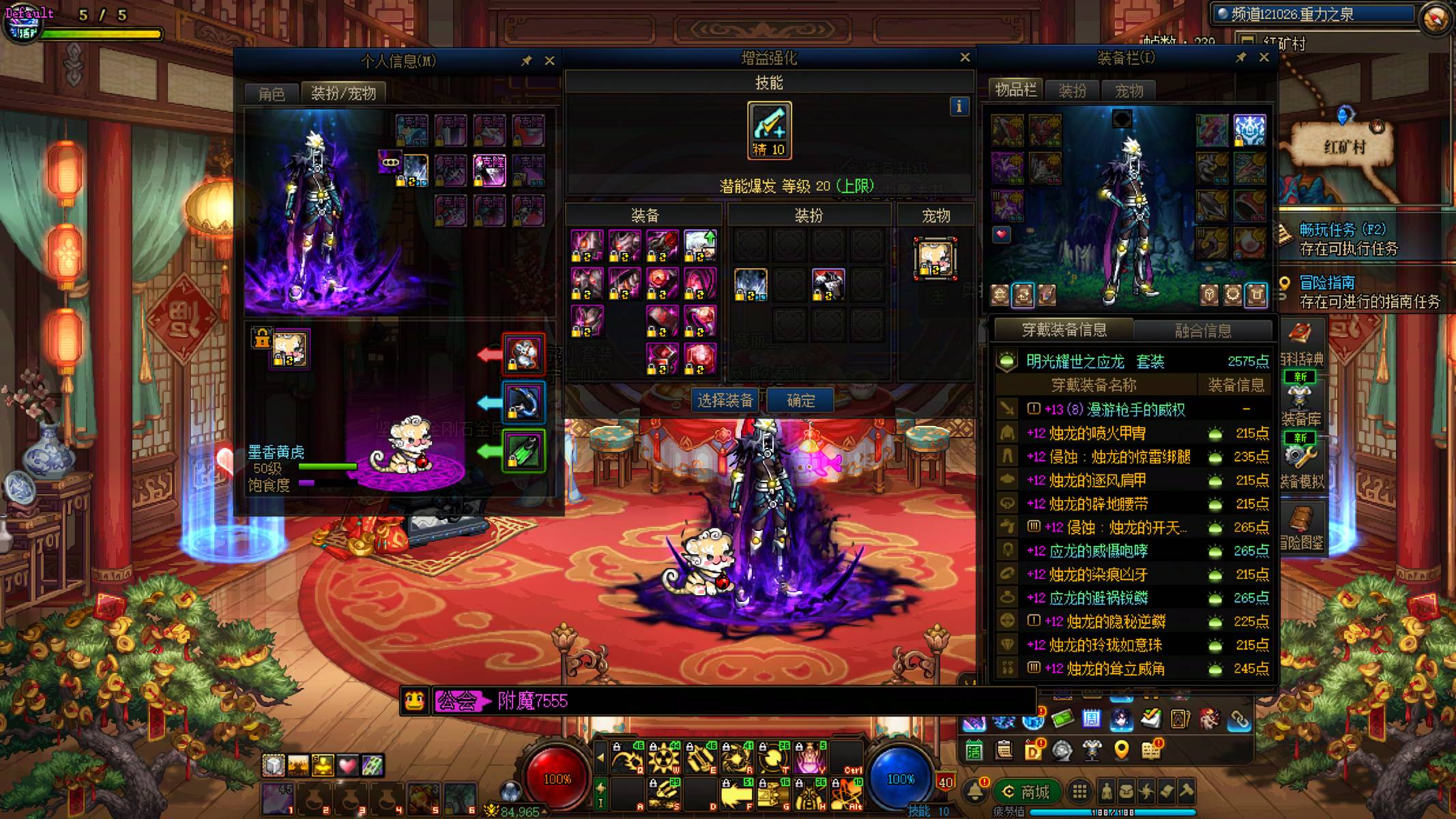Switch to the 角色 tab
The height and width of the screenshot is (819, 1456).
tap(272, 94)
